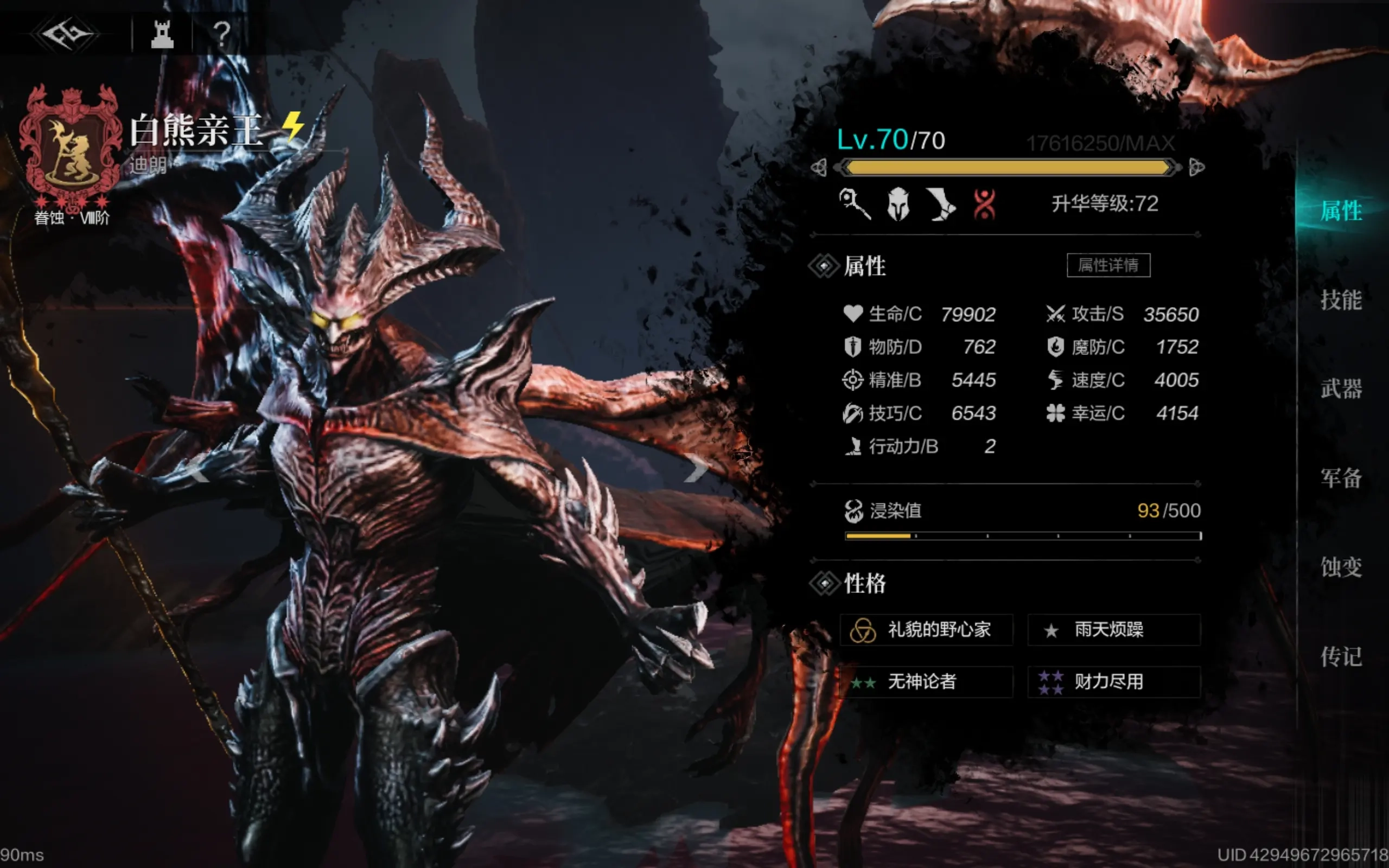This screenshot has height=868, width=1389.
Task: Click the helmet equipment icon
Action: (x=899, y=205)
